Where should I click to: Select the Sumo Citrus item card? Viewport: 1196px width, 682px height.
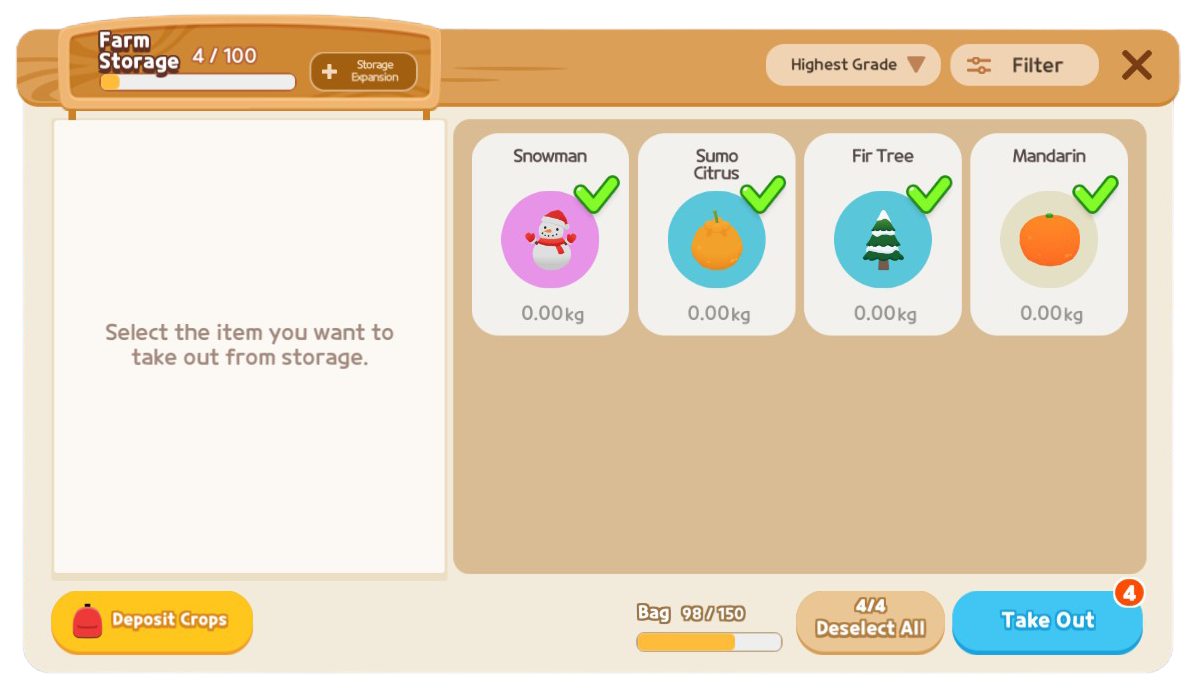(x=716, y=235)
